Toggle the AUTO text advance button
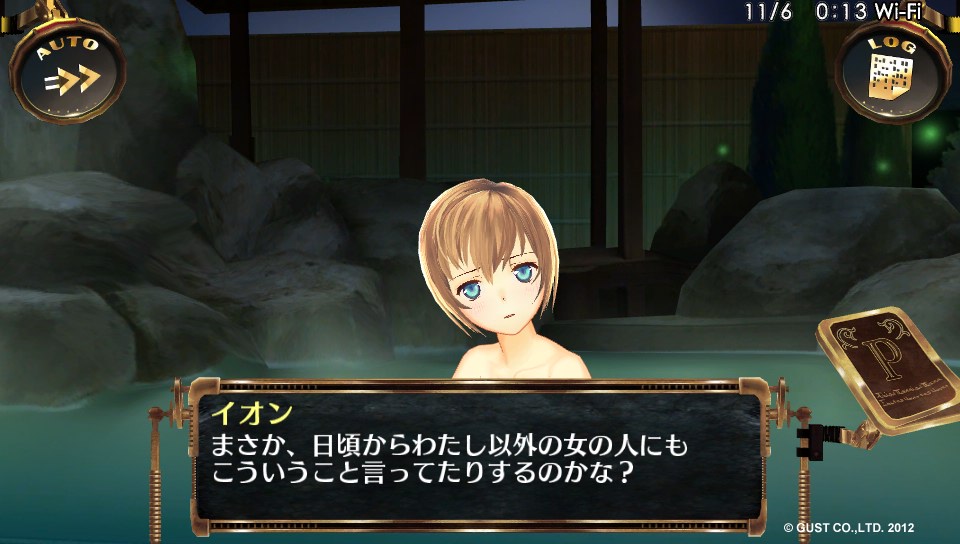Image resolution: width=960 pixels, height=544 pixels. tap(68, 70)
